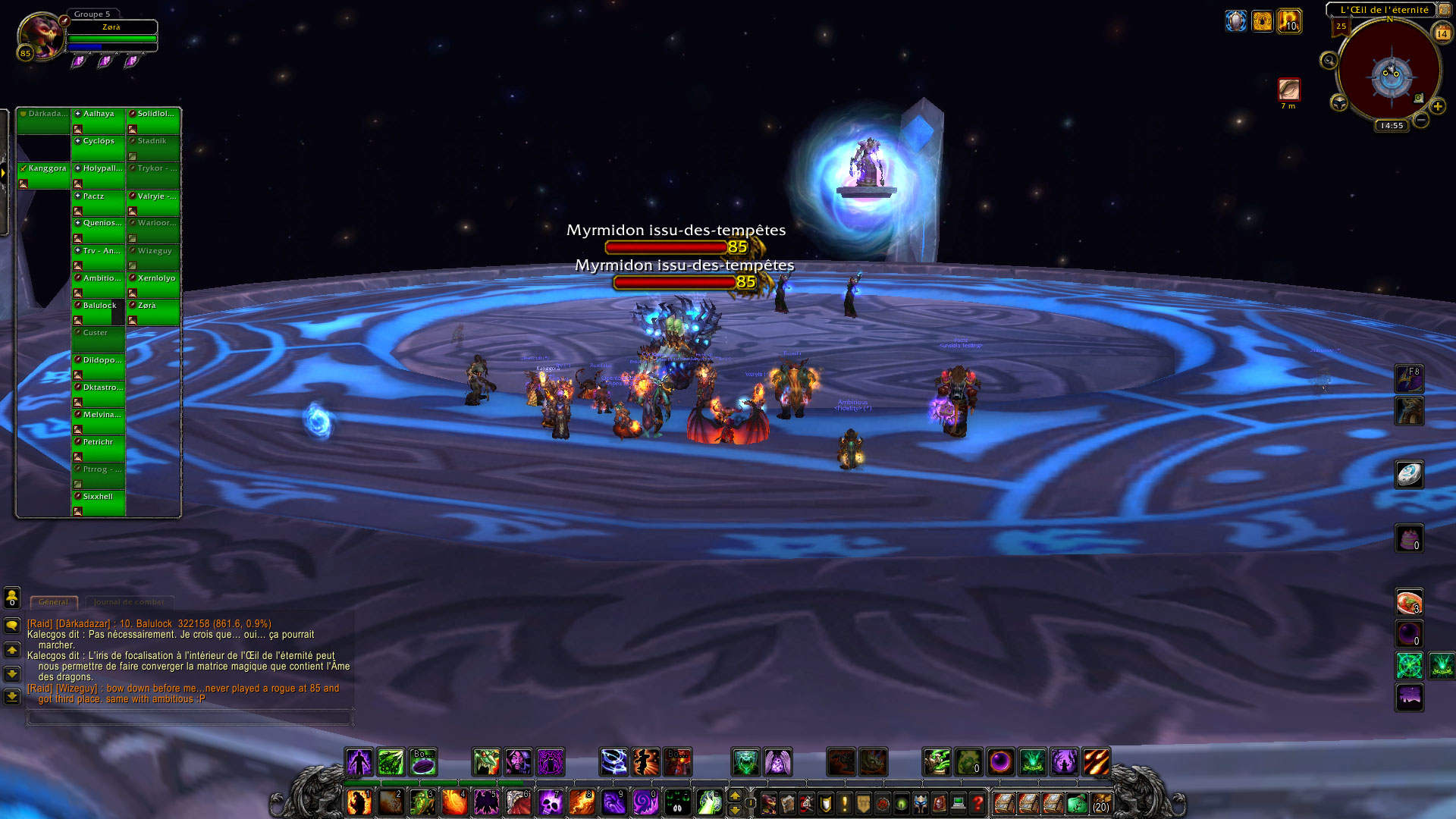The height and width of the screenshot is (819, 1456).
Task: Zoom in the minimap with plus
Action: 1437,107
